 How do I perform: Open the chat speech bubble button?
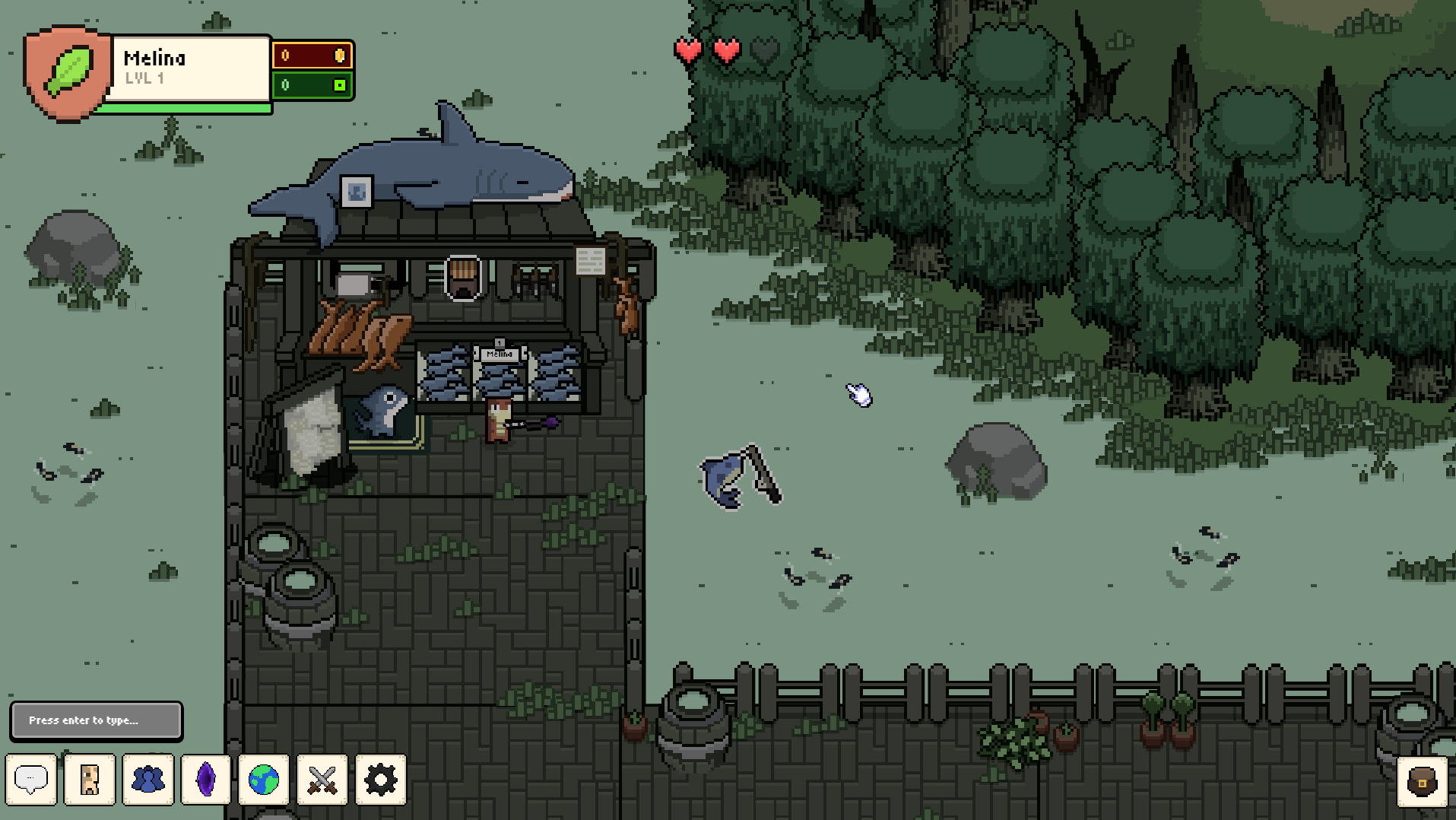tap(31, 780)
